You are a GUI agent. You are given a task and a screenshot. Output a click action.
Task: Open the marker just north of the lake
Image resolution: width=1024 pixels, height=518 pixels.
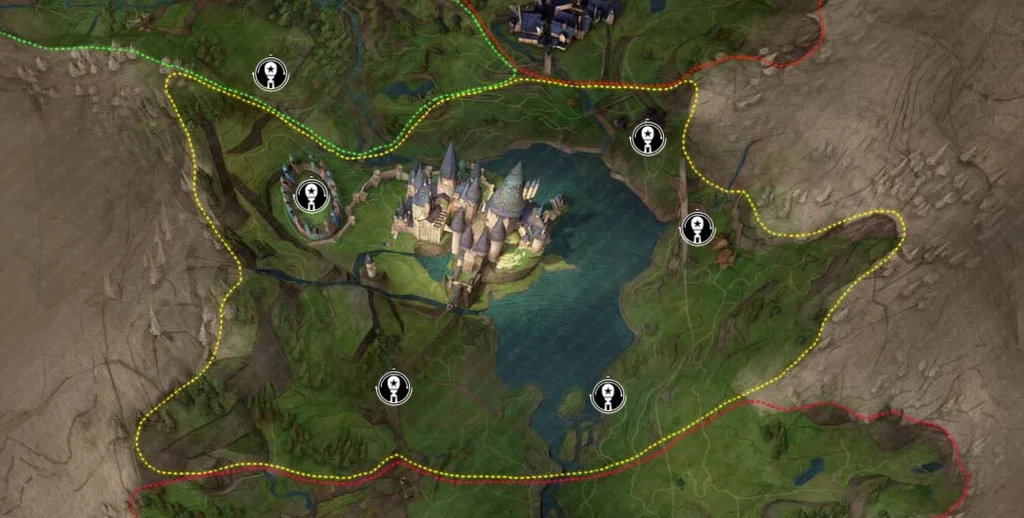tap(648, 138)
